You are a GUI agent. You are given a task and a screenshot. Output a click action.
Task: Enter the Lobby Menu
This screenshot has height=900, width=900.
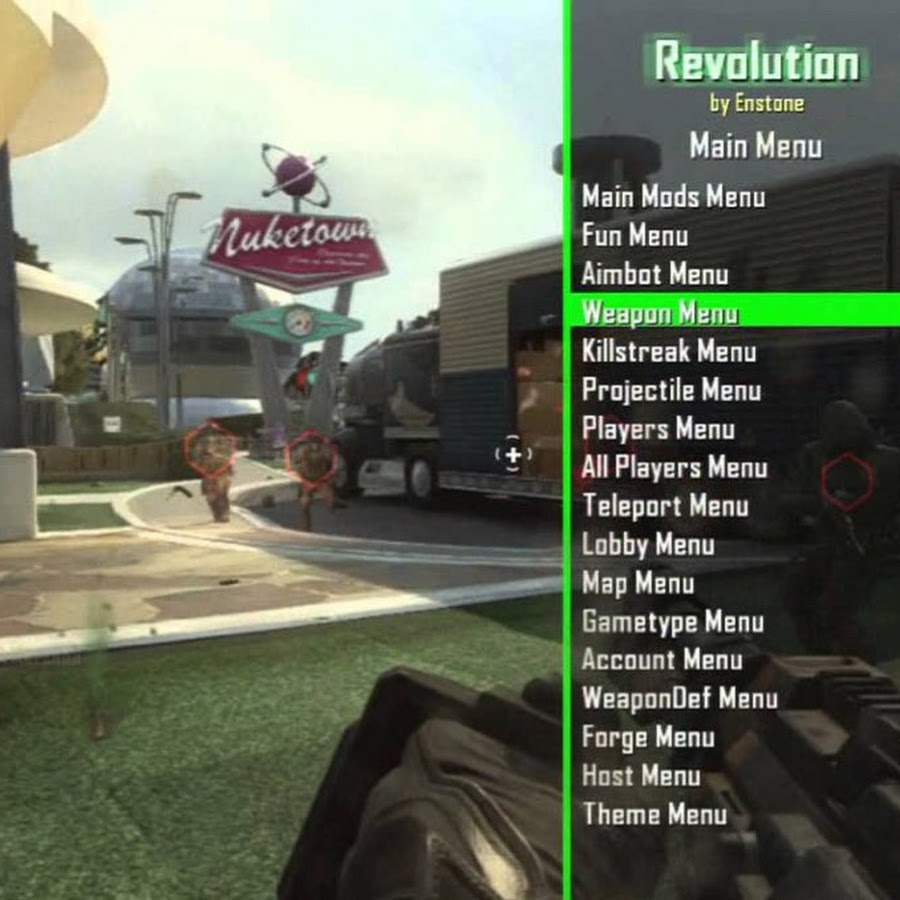648,545
